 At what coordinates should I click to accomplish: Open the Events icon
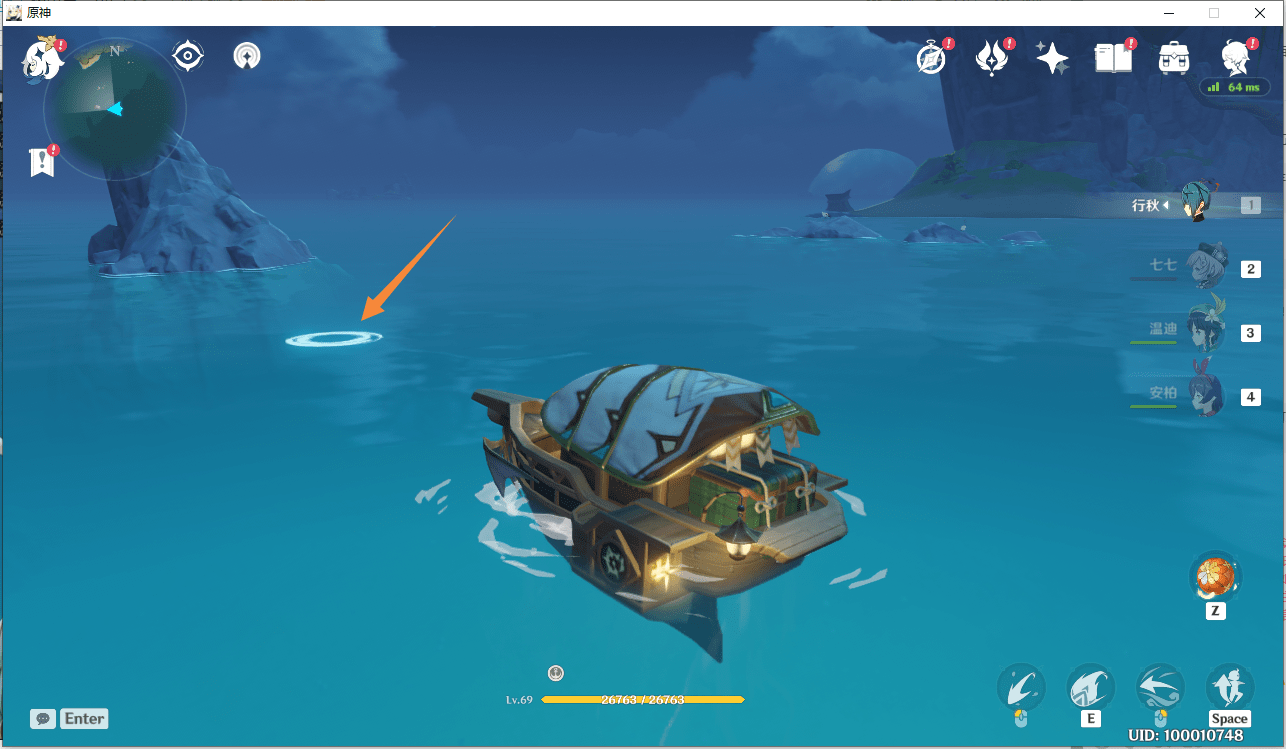[x=992, y=59]
